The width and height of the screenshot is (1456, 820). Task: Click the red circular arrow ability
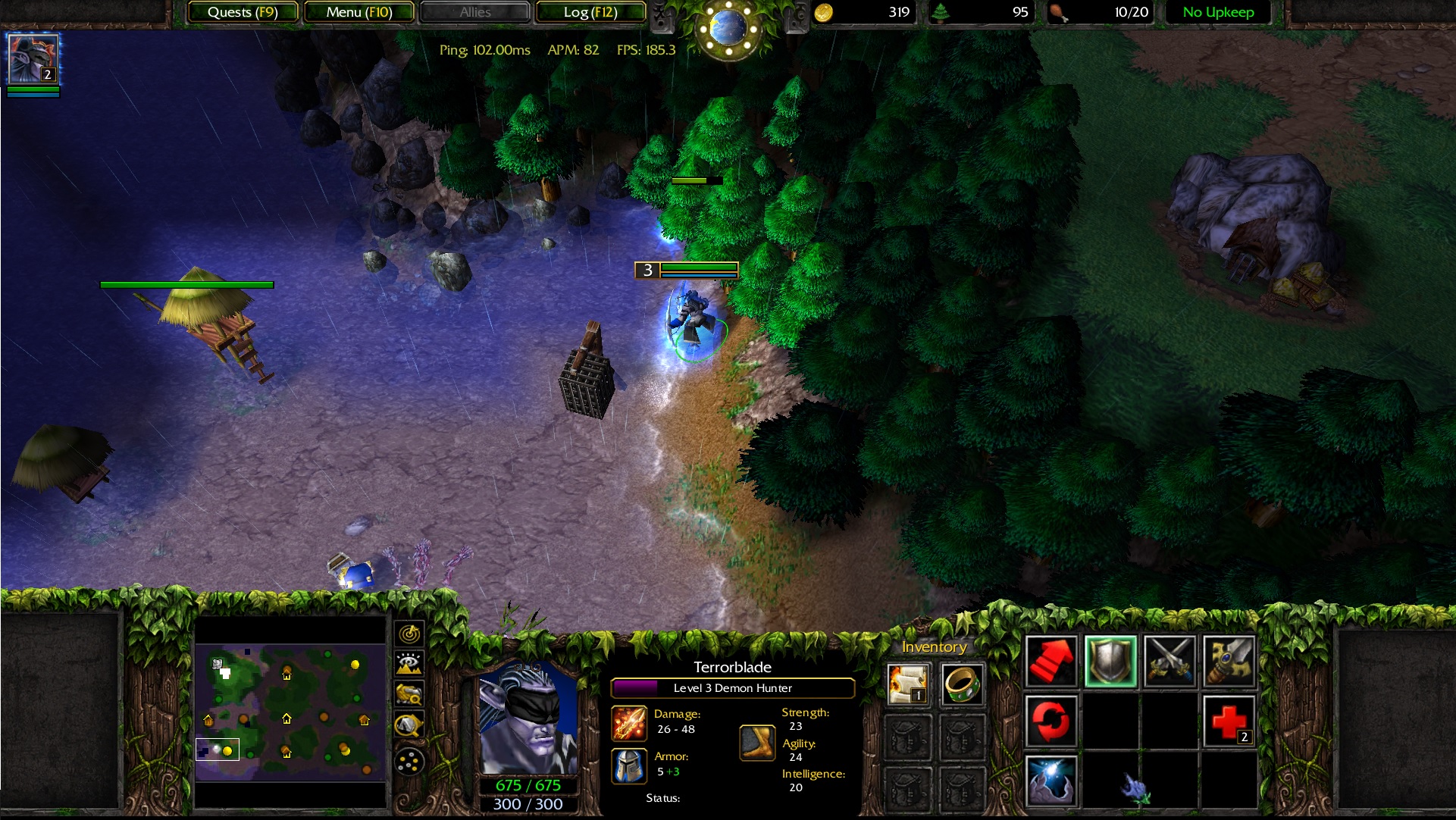point(1051,720)
